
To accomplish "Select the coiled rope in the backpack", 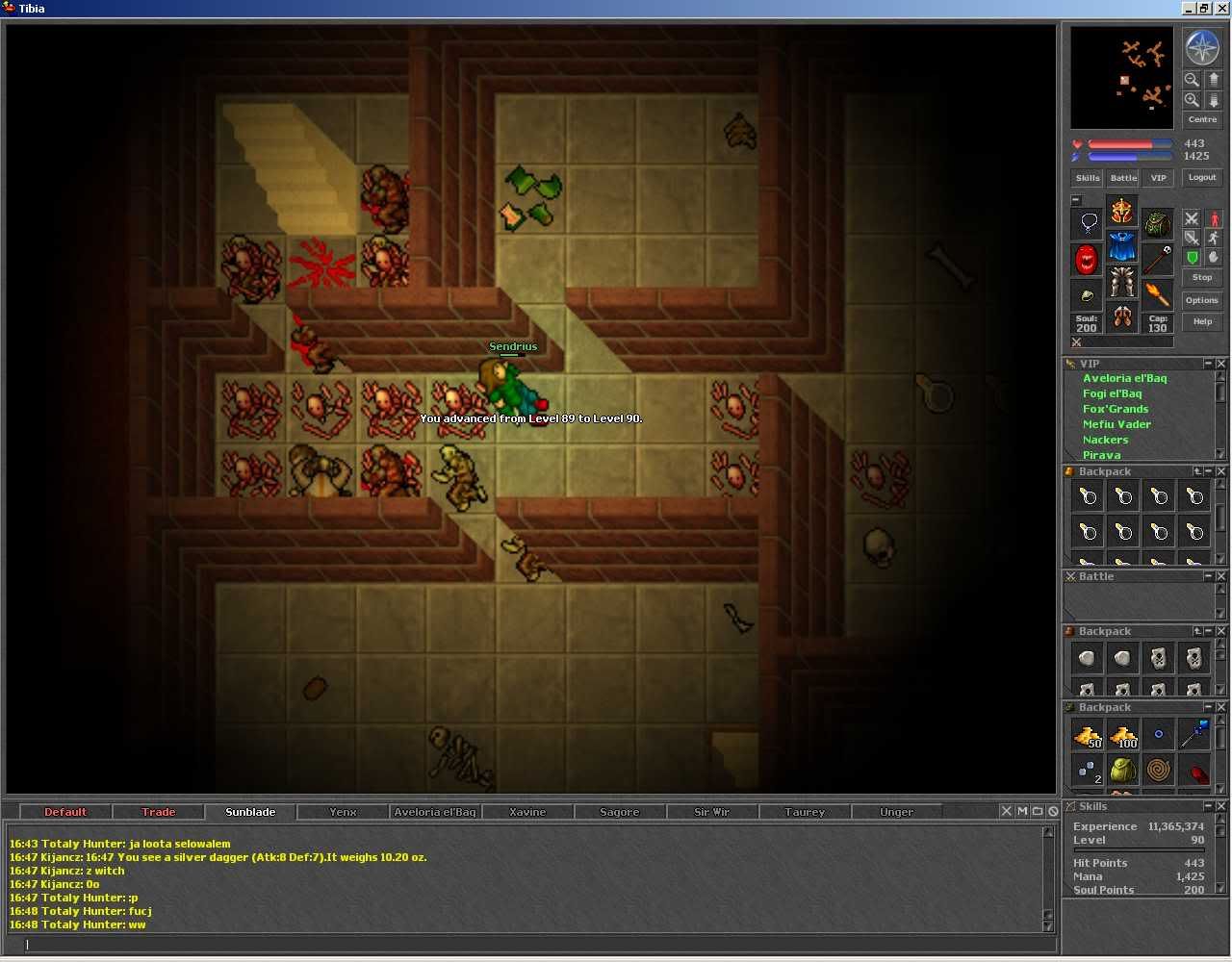I will click(x=1159, y=771).
